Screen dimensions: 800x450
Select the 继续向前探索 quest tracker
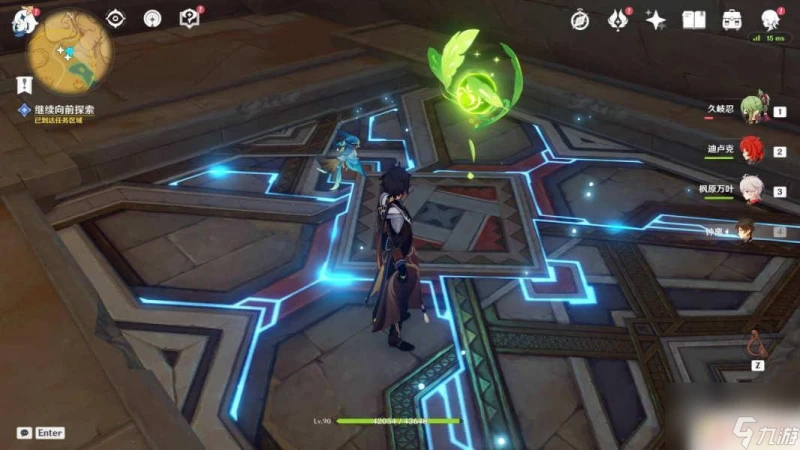point(64,111)
